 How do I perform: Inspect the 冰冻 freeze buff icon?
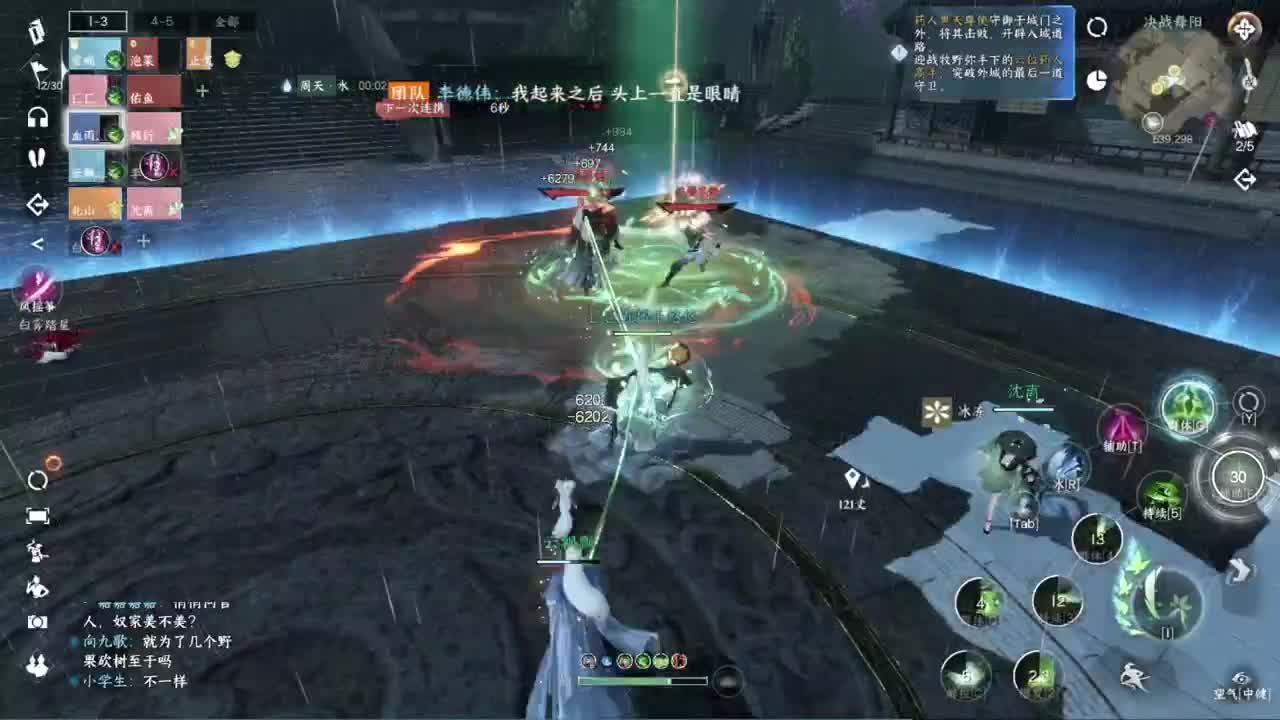click(x=935, y=413)
